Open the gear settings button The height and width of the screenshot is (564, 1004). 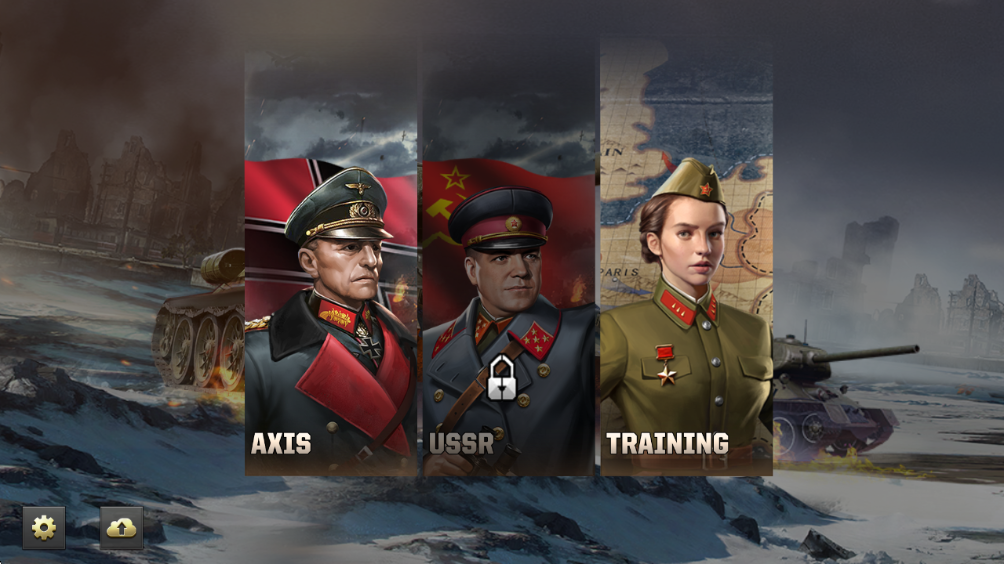pos(44,528)
